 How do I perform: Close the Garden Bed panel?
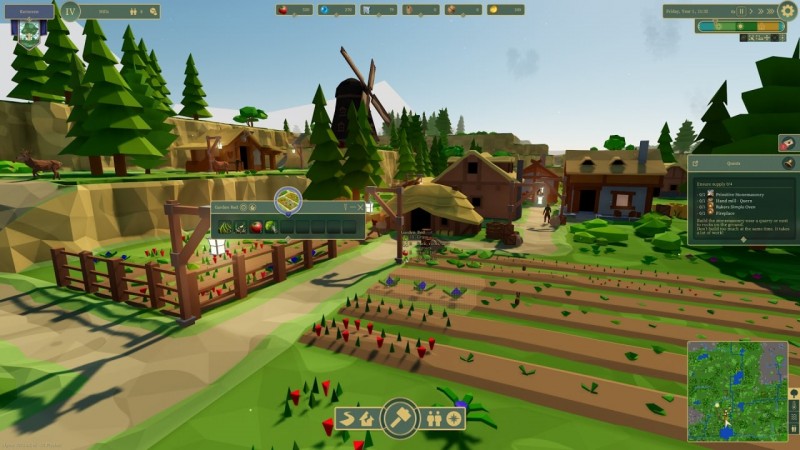(x=359, y=207)
